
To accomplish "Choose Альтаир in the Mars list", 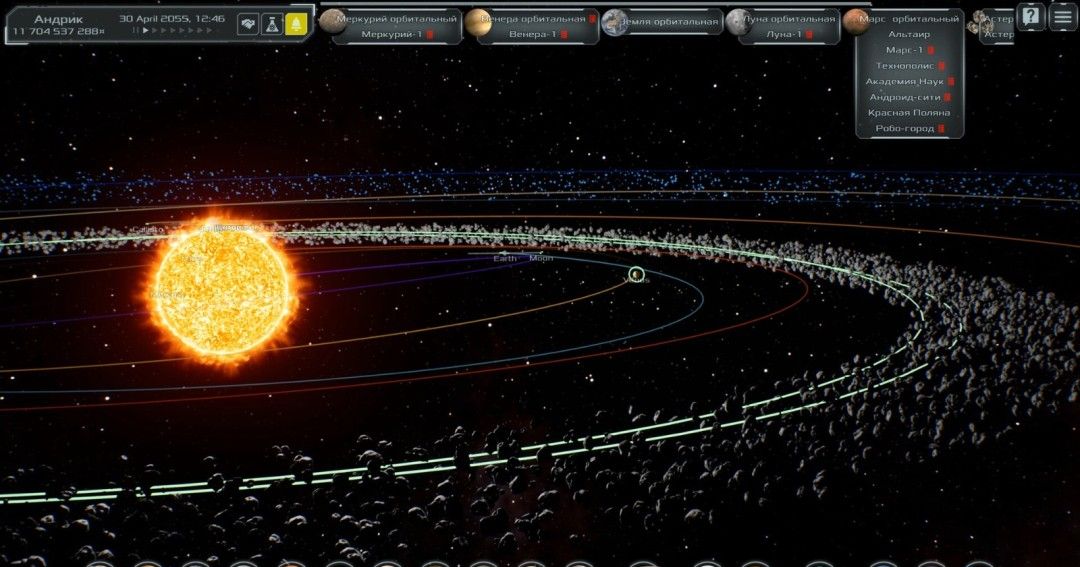I will pyautogui.click(x=909, y=34).
